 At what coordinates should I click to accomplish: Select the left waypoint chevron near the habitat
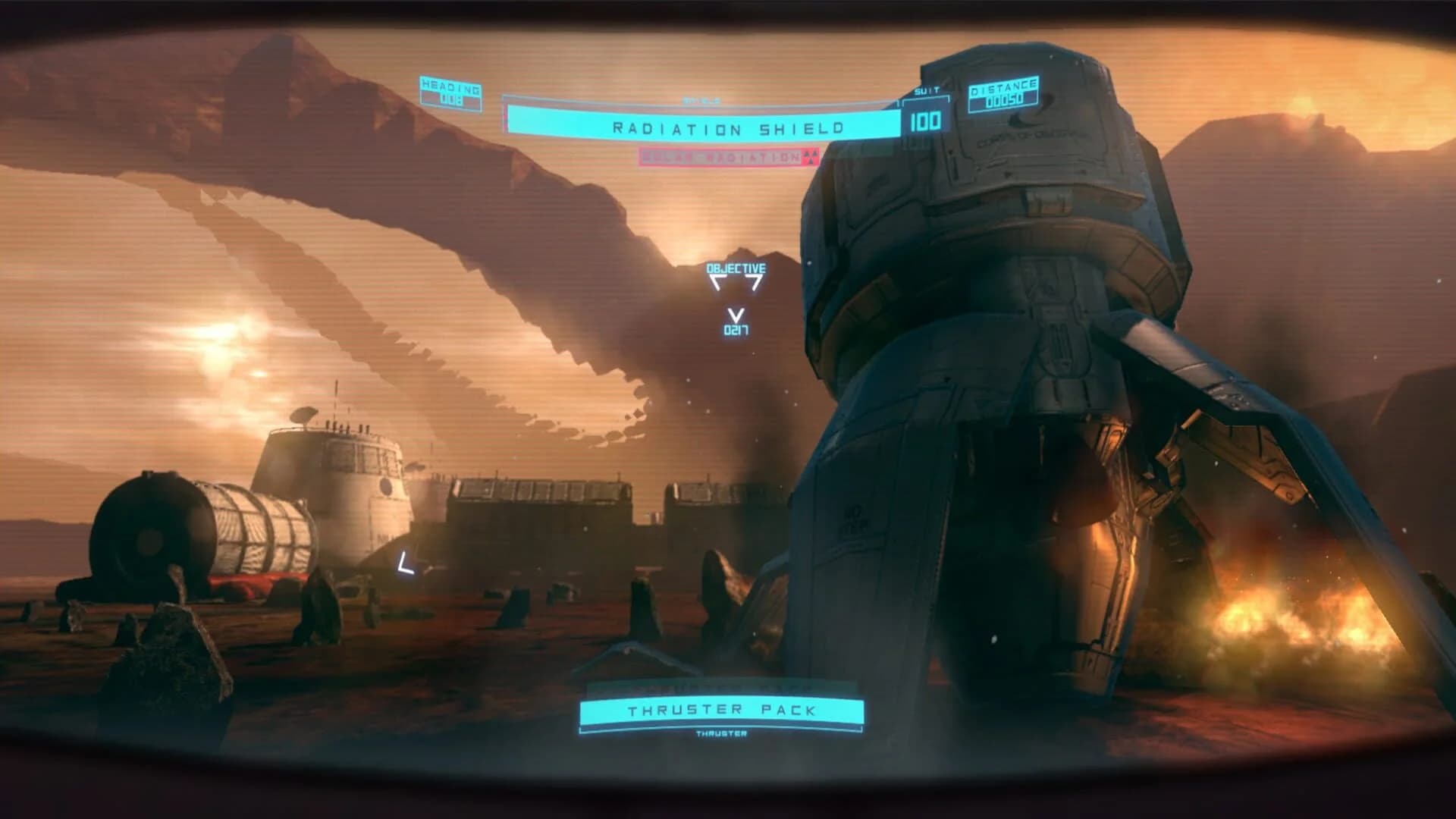tap(404, 562)
